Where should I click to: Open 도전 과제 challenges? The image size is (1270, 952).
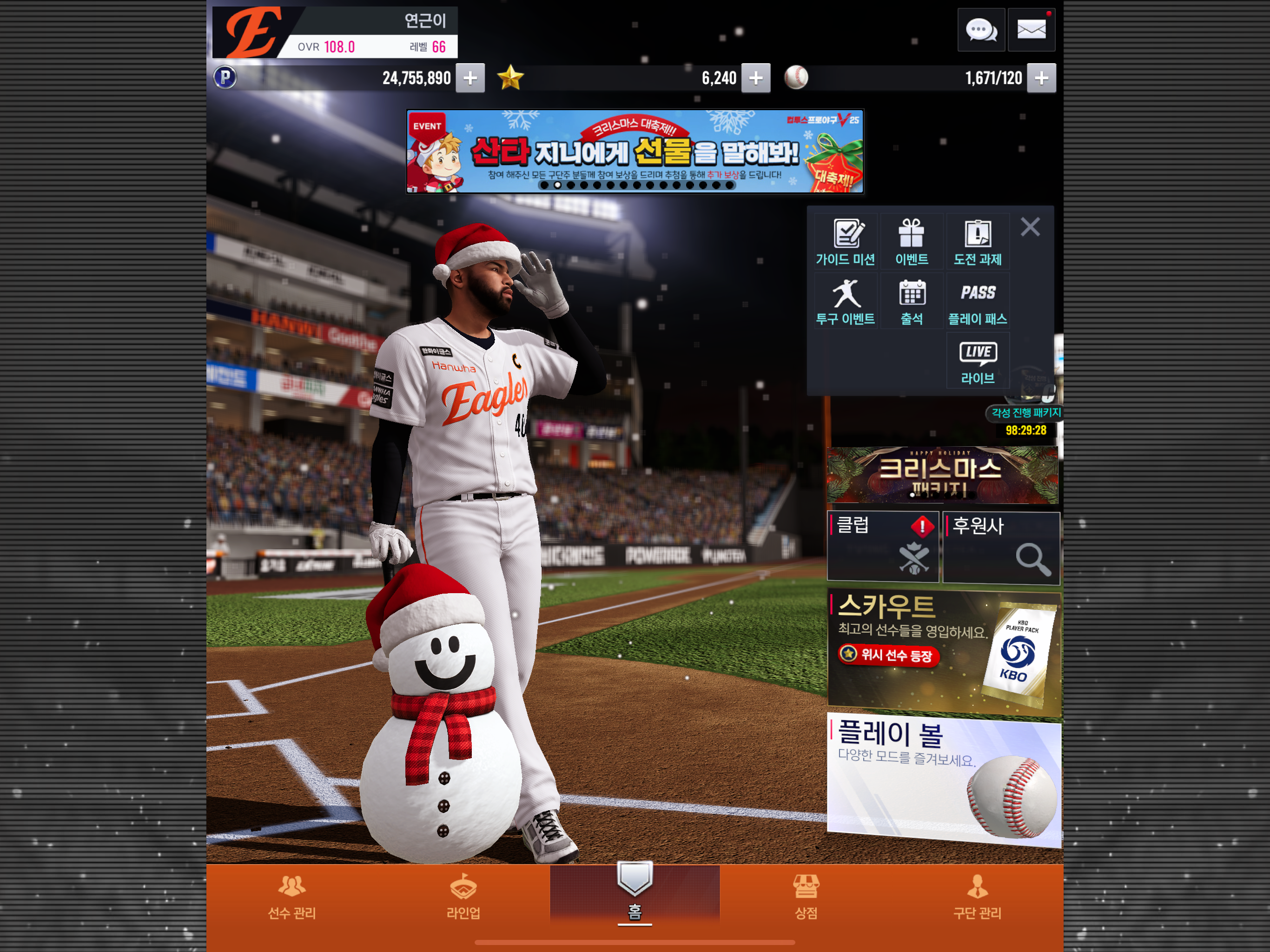coord(977,242)
